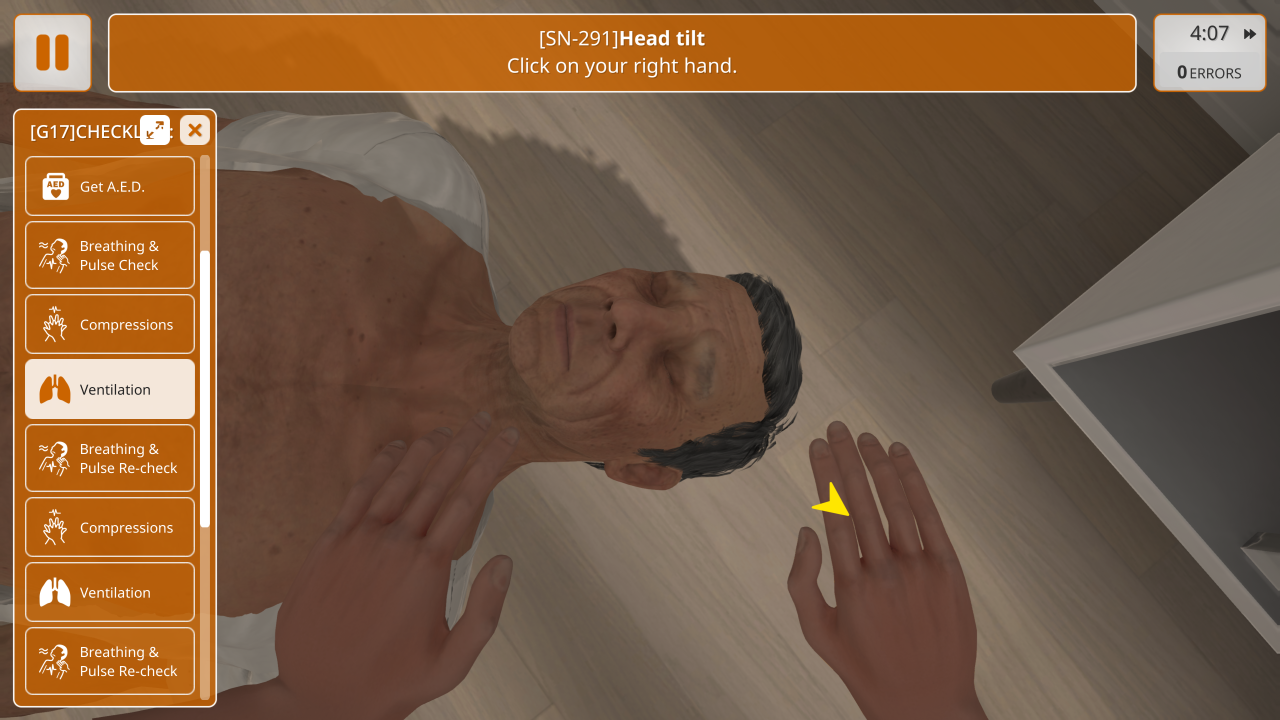Close the checklist panel

pyautogui.click(x=195, y=130)
